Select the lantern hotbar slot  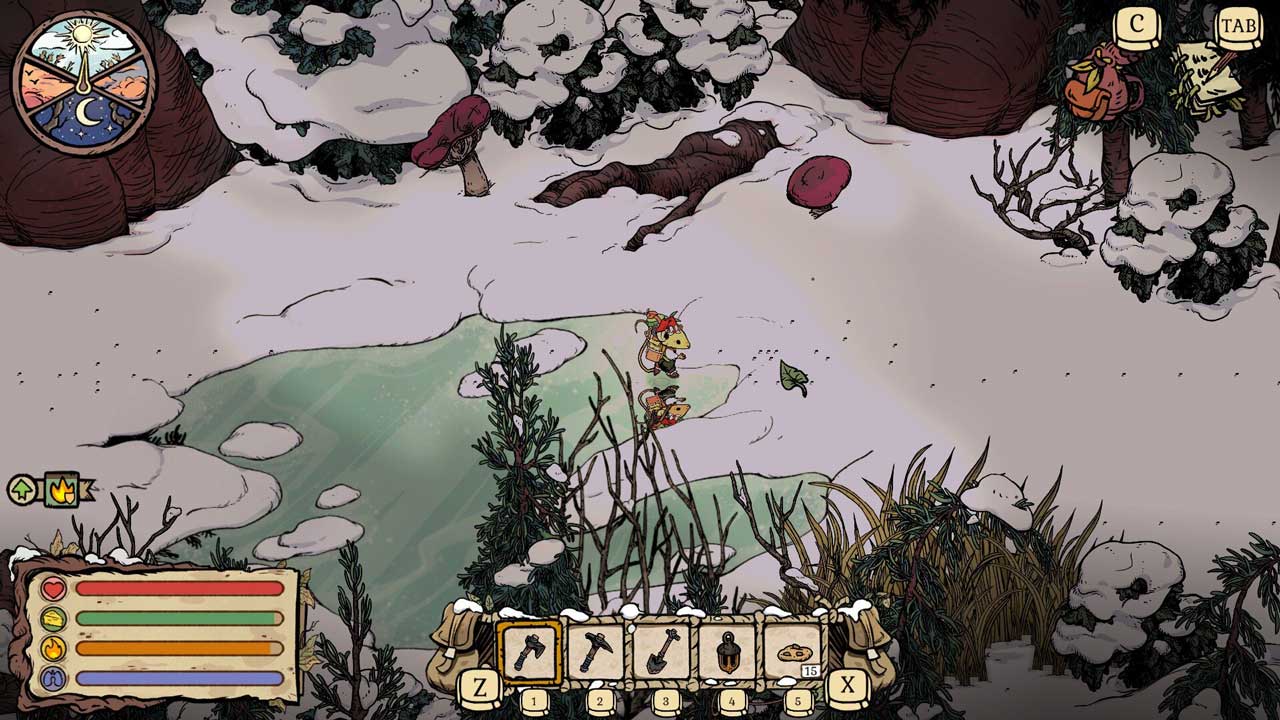click(x=729, y=652)
